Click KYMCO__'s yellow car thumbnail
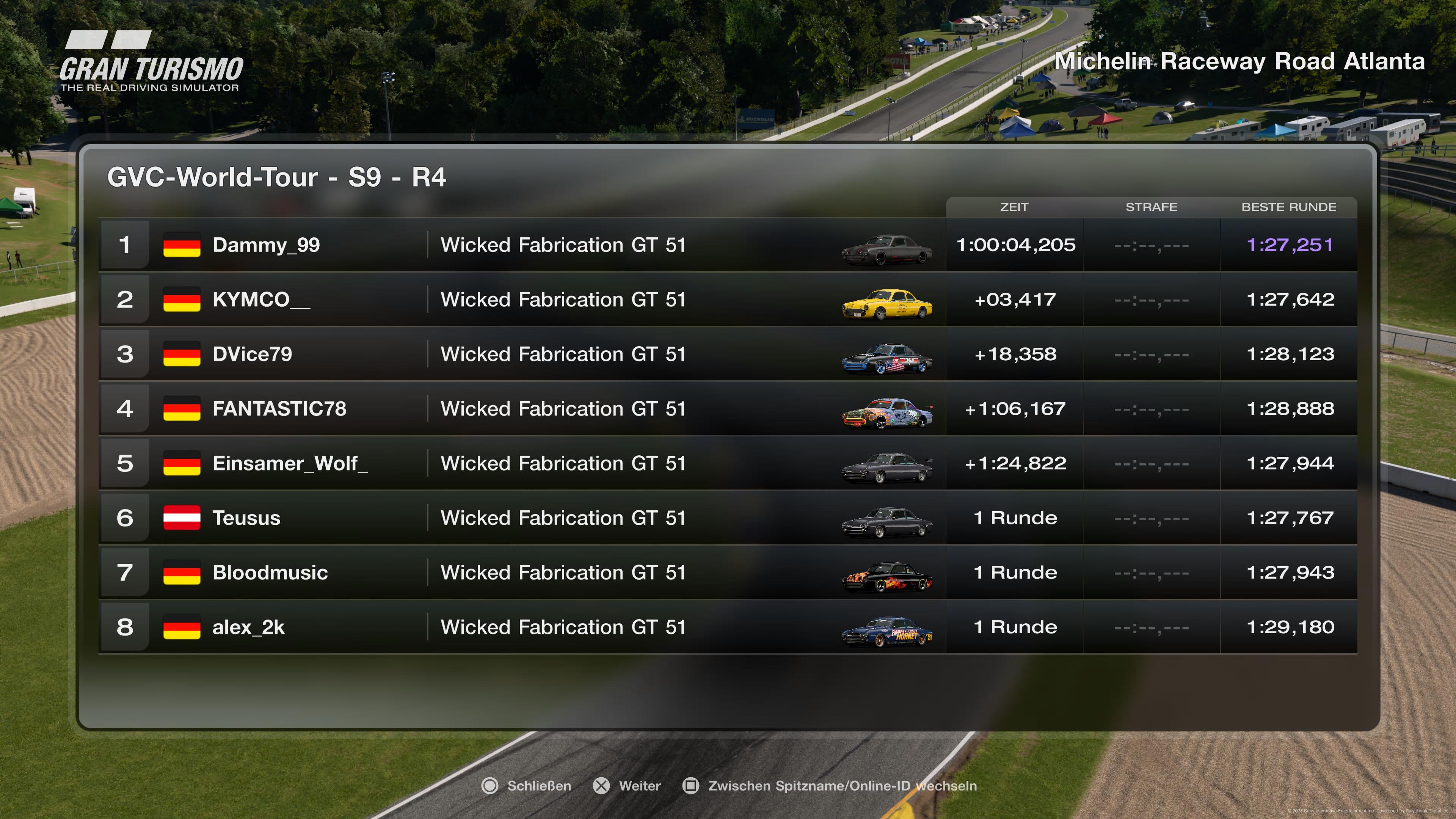 click(x=887, y=304)
